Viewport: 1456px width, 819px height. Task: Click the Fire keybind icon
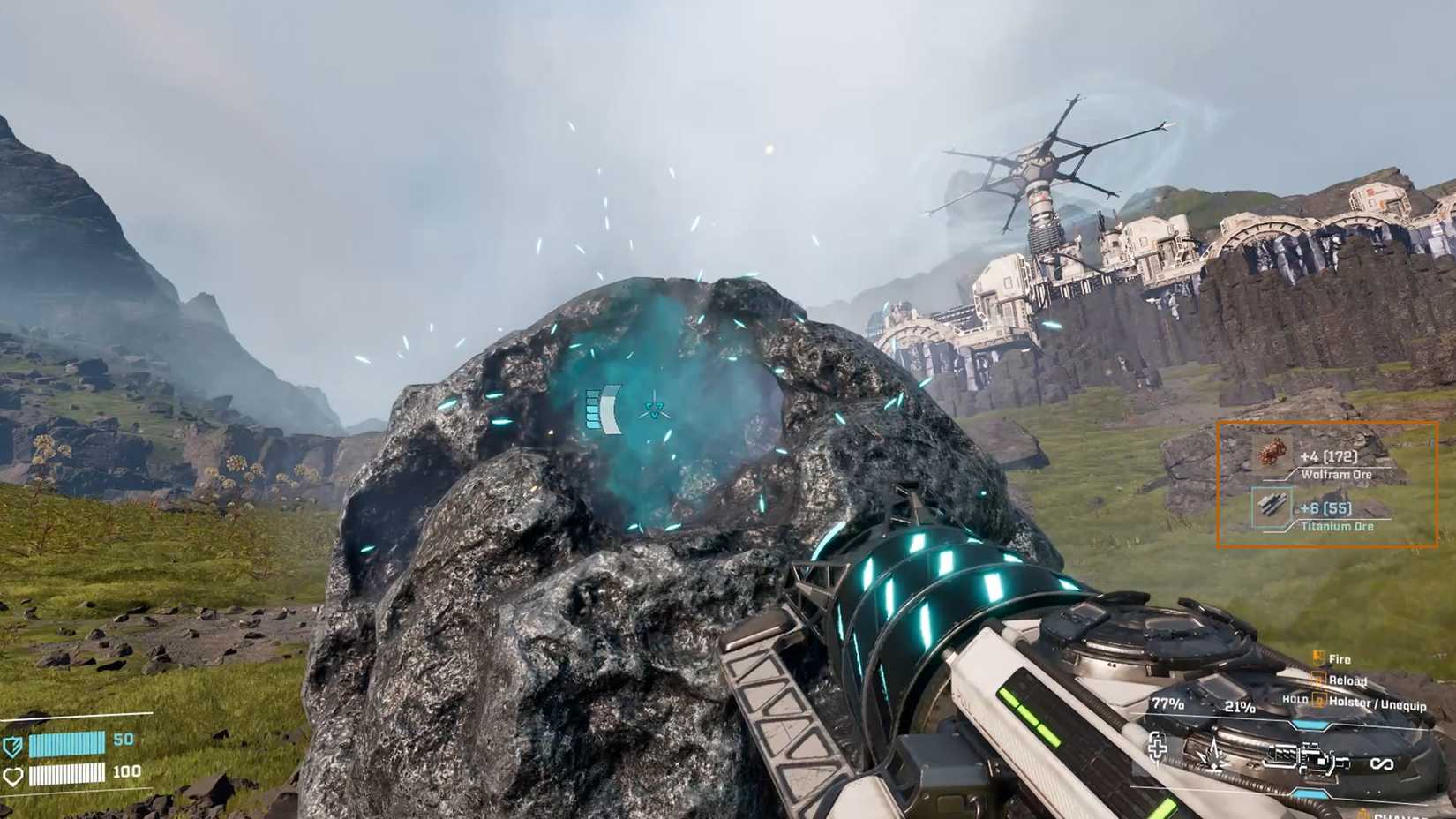click(1318, 657)
